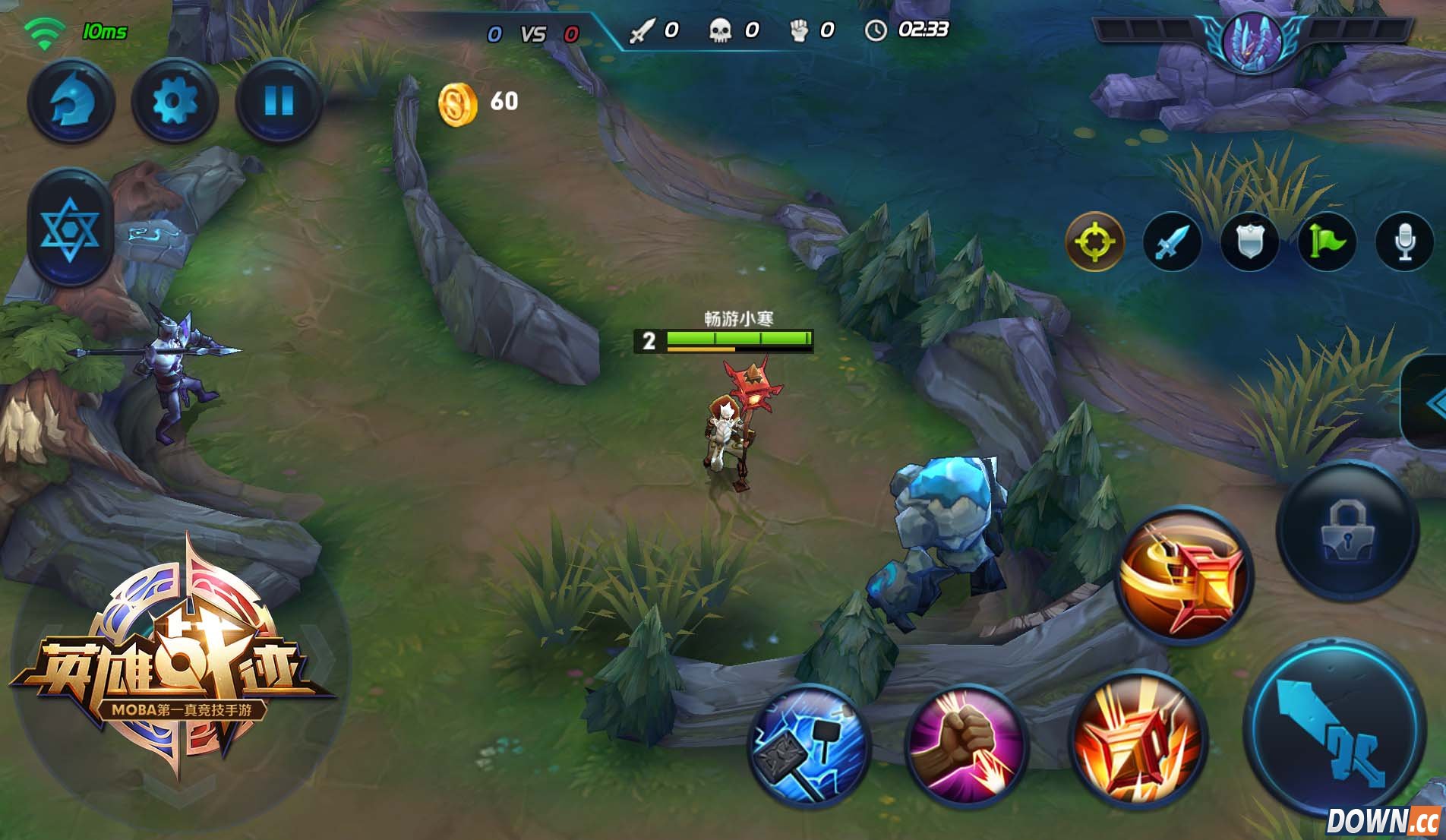The width and height of the screenshot is (1446, 840).
Task: Tap the boss monster emblem at top right
Action: pos(1252,42)
